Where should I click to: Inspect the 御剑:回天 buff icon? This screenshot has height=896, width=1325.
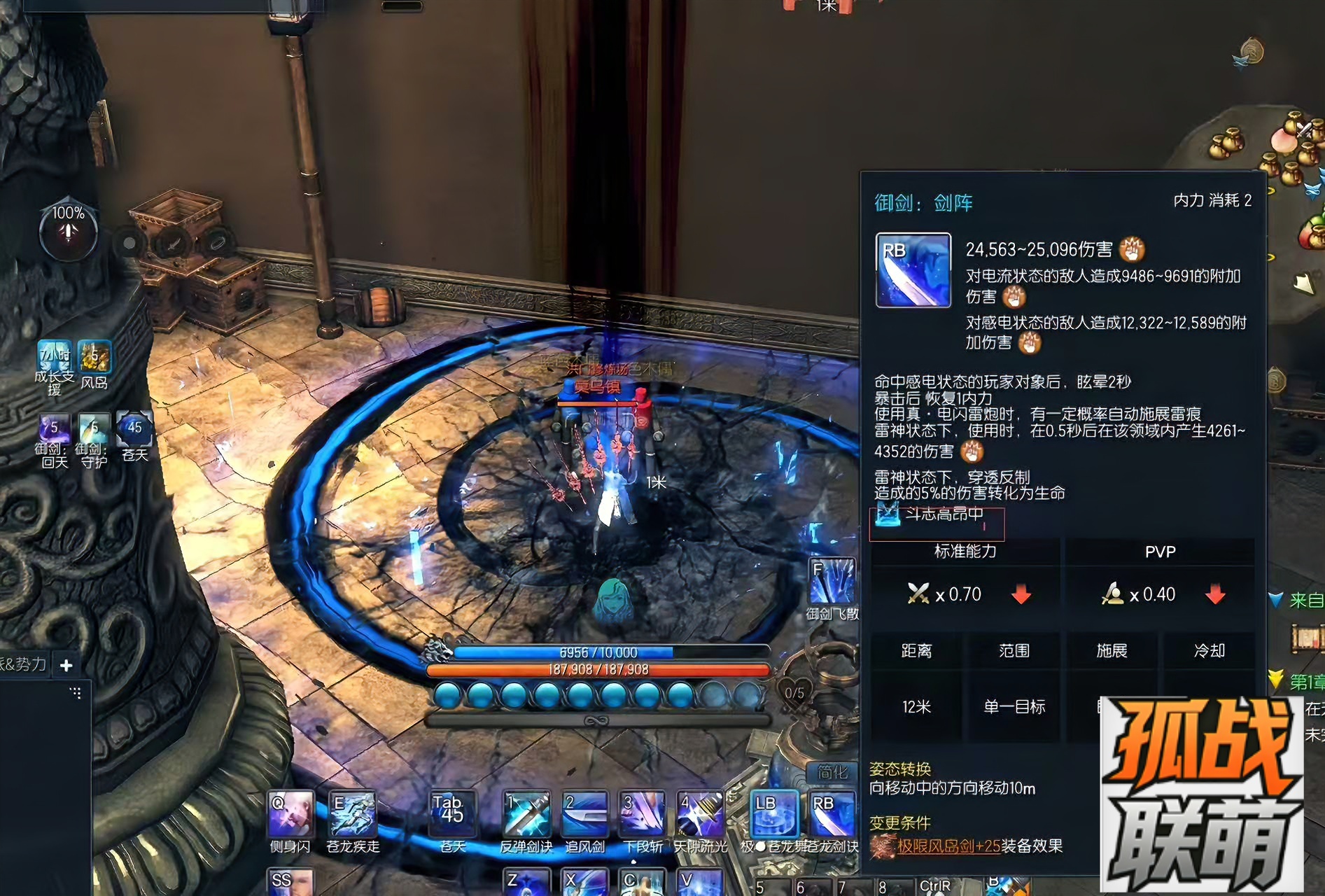tap(54, 430)
